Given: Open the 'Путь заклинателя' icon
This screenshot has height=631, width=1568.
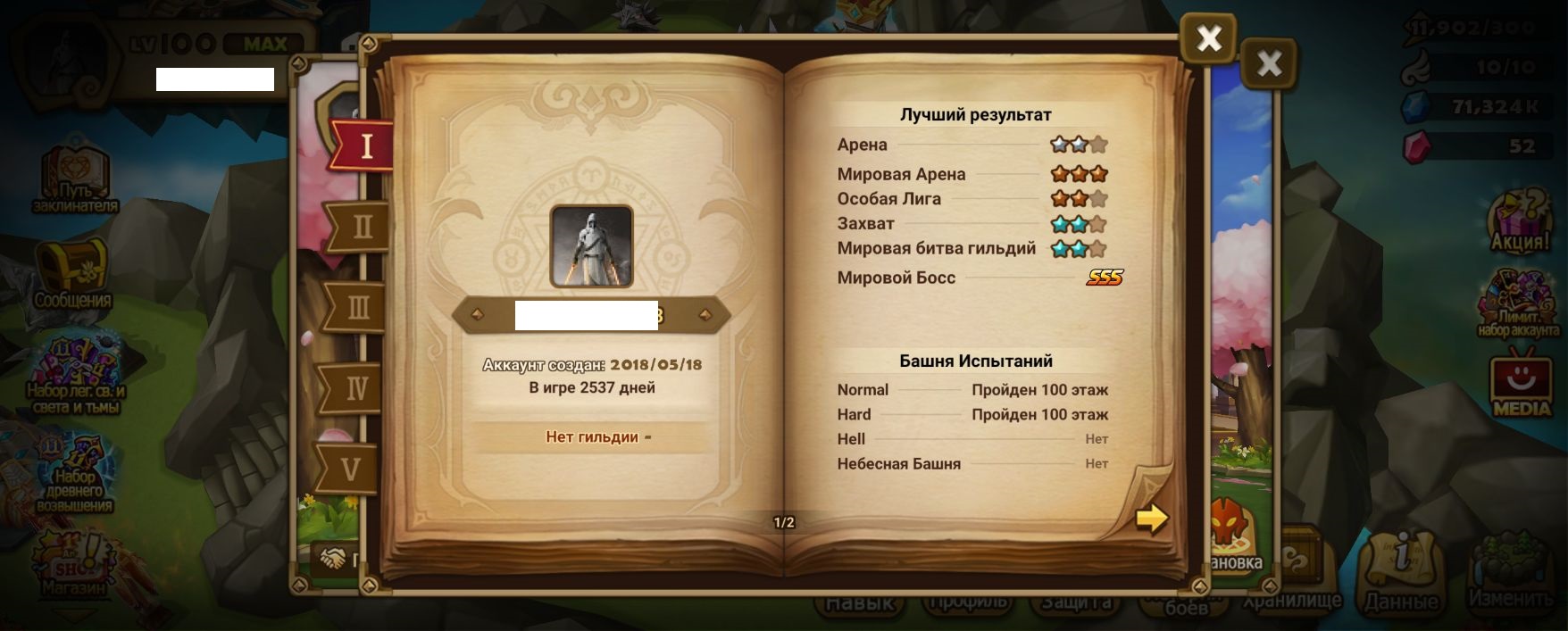Looking at the screenshot, I should pyautogui.click(x=74, y=179).
